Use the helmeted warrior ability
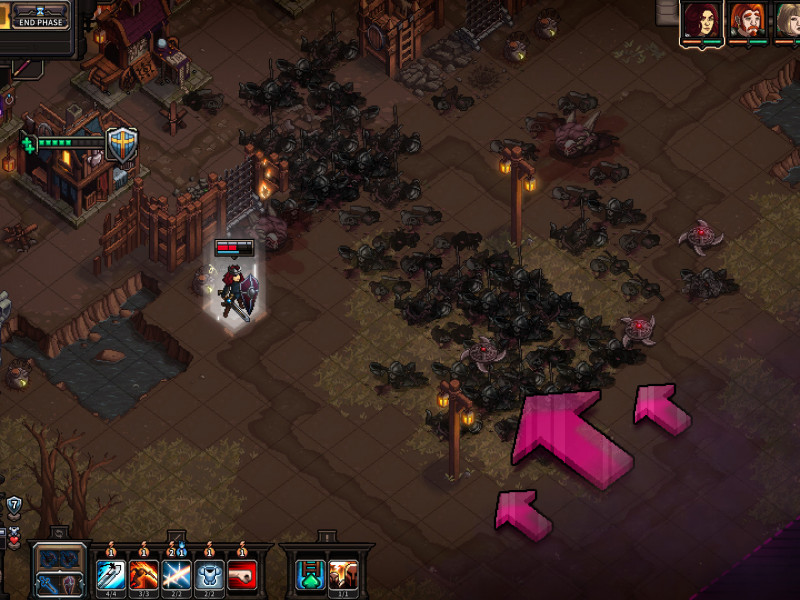 342,575
